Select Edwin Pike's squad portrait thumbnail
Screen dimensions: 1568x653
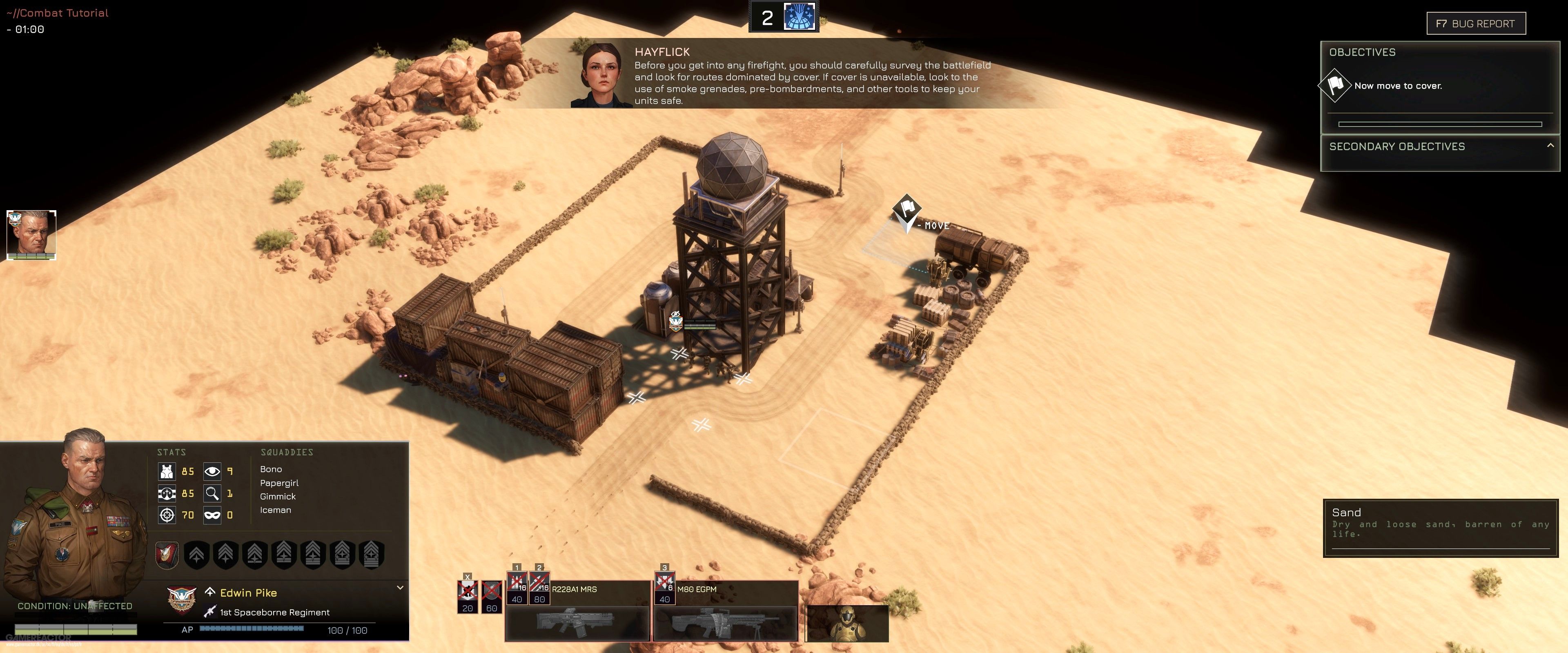pos(32,235)
